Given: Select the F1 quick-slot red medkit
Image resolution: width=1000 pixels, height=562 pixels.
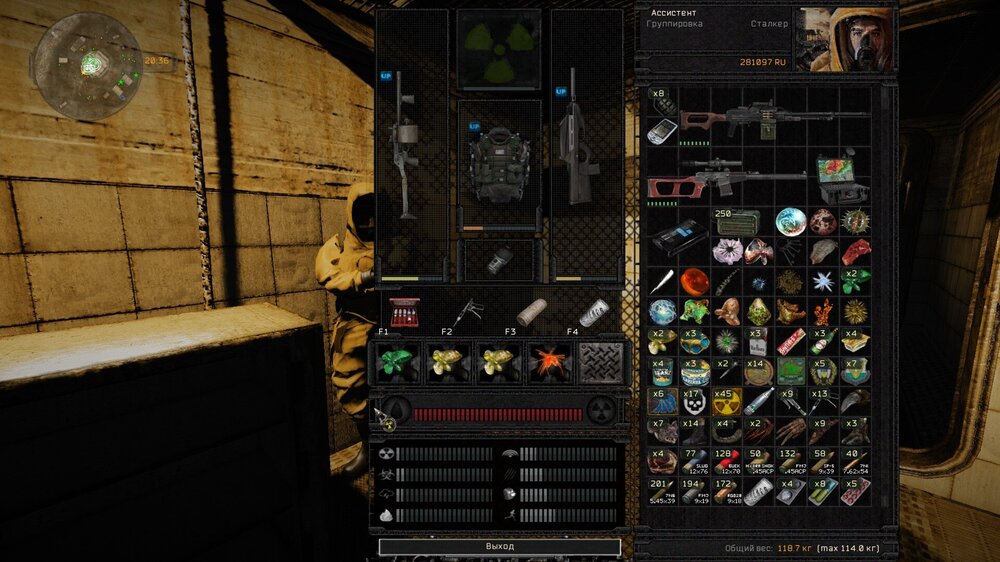Looking at the screenshot, I should coord(404,312).
